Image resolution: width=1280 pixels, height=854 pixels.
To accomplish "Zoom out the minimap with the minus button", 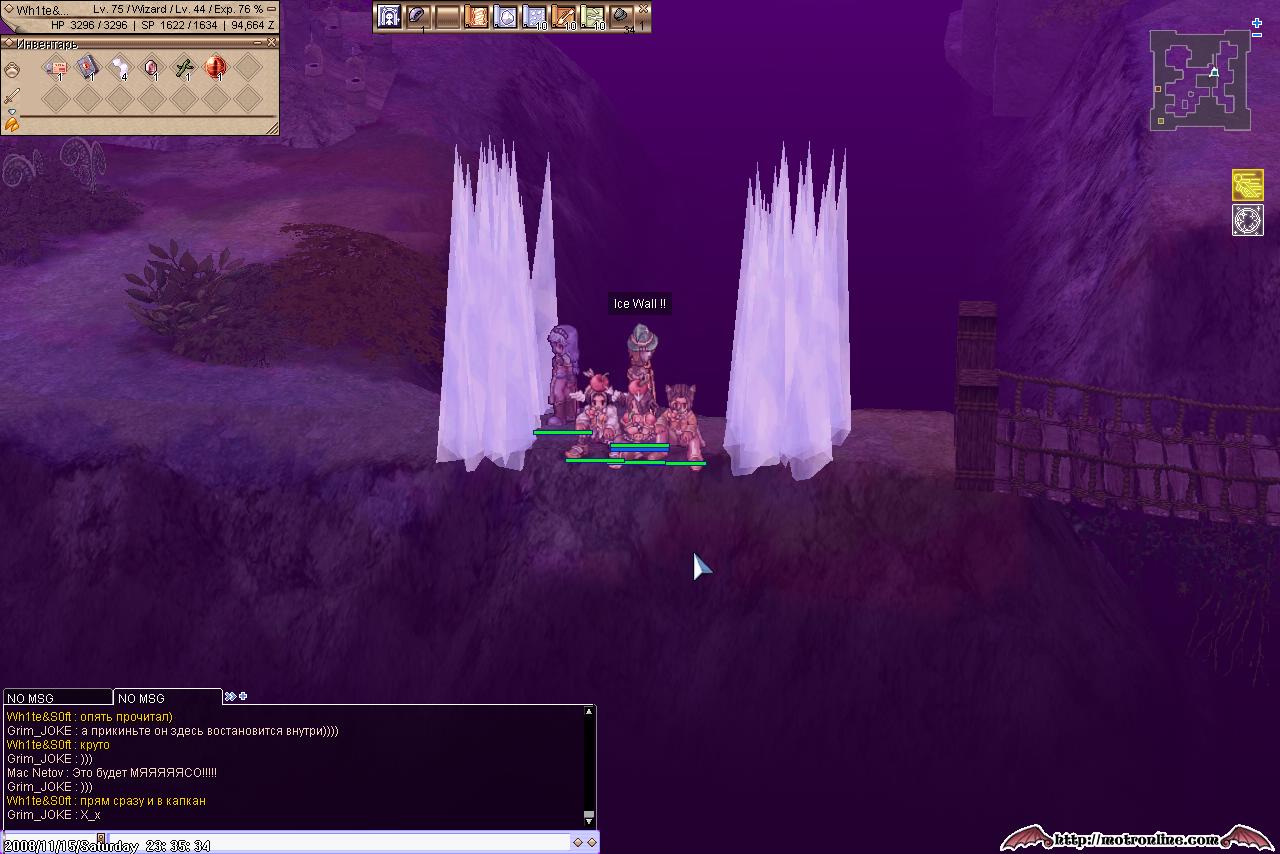I will point(1257,35).
